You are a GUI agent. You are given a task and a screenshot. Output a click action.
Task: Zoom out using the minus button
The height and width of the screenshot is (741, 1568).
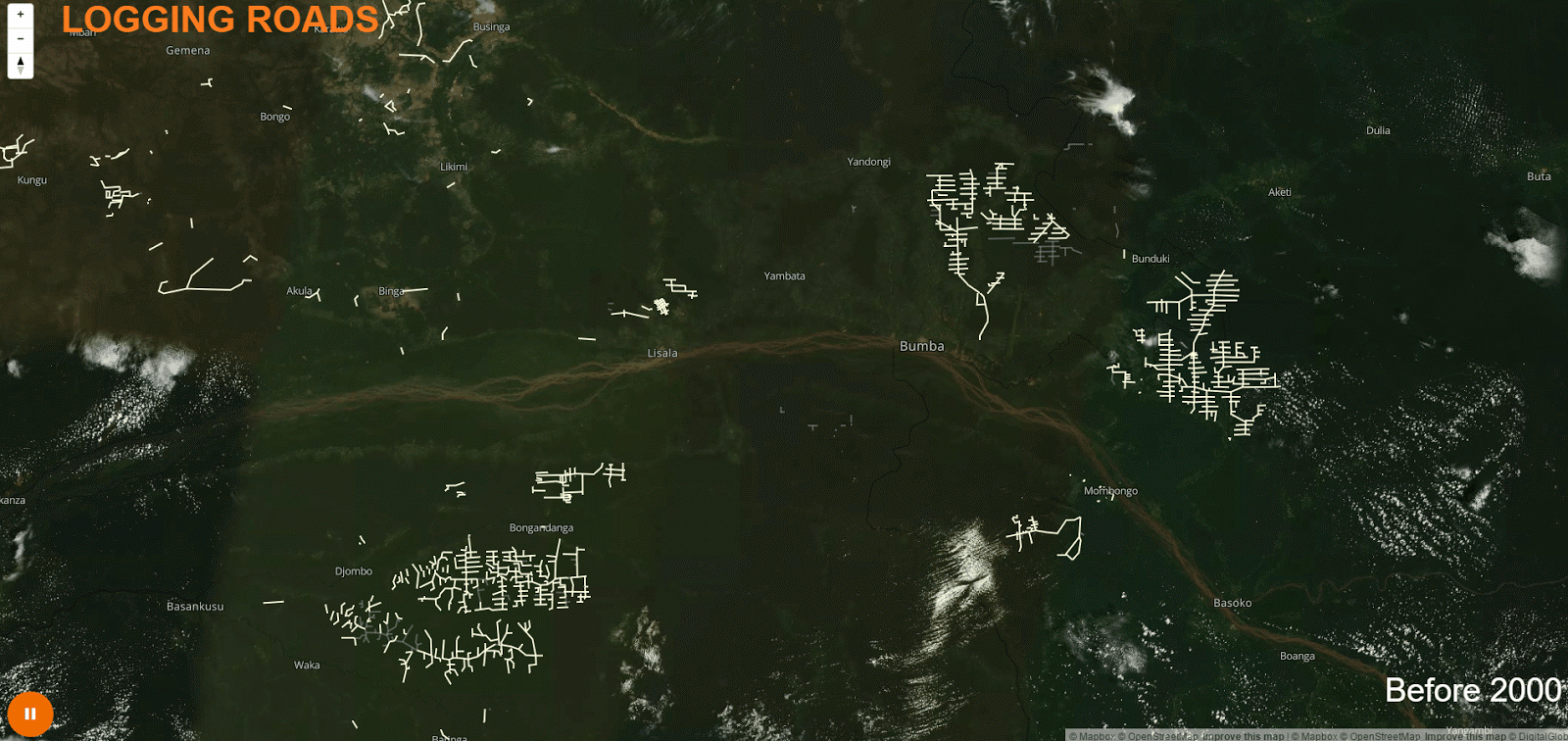click(19, 38)
